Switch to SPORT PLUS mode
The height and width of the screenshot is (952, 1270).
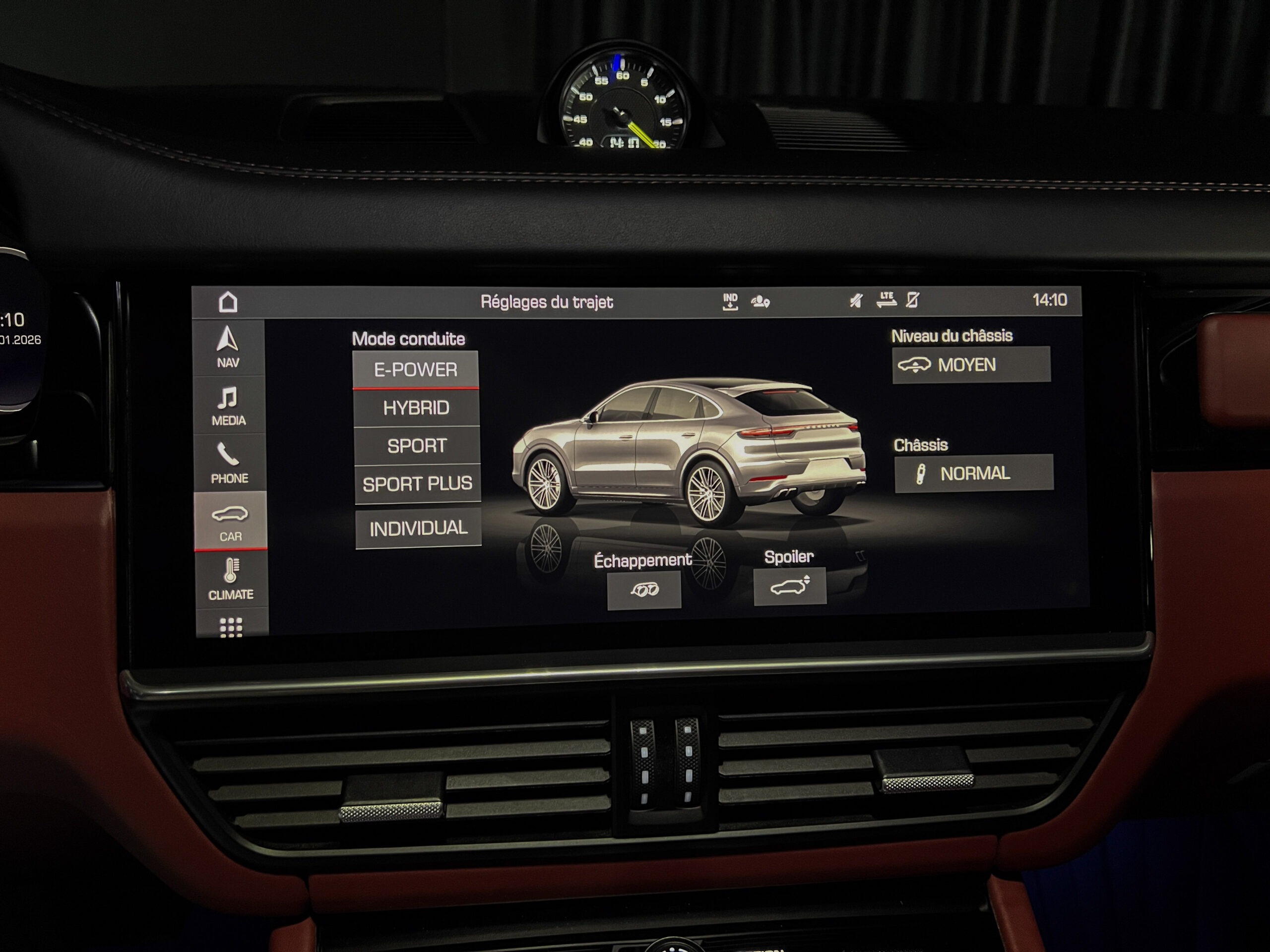pos(417,484)
